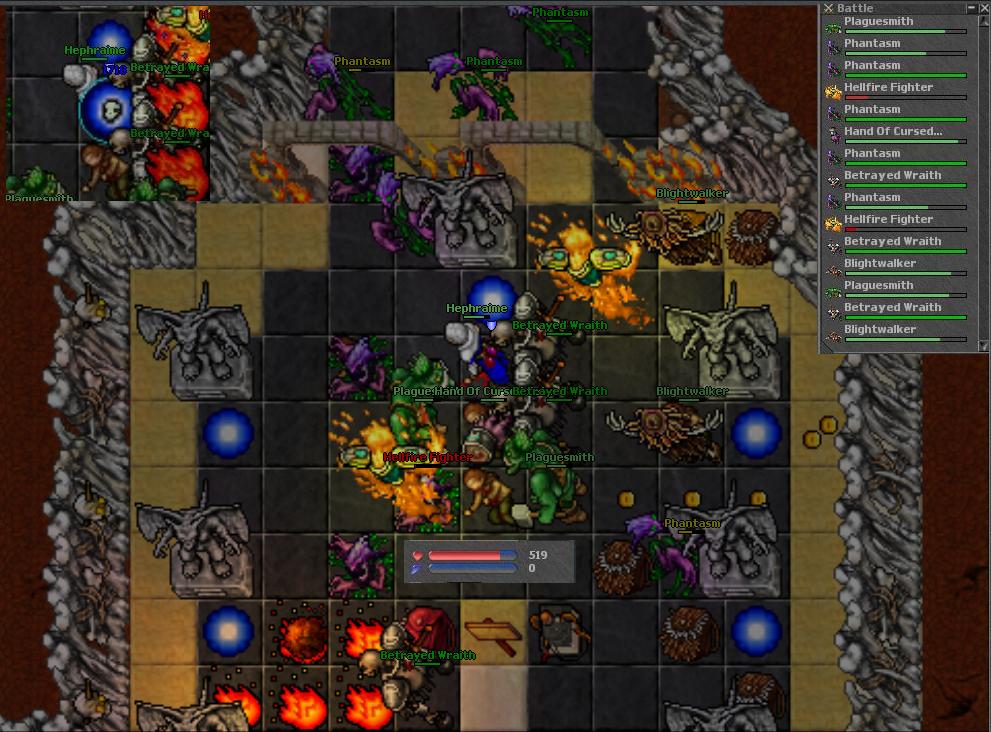Close the Battle list panel
Viewport: 991px width, 732px height.
click(x=984, y=8)
